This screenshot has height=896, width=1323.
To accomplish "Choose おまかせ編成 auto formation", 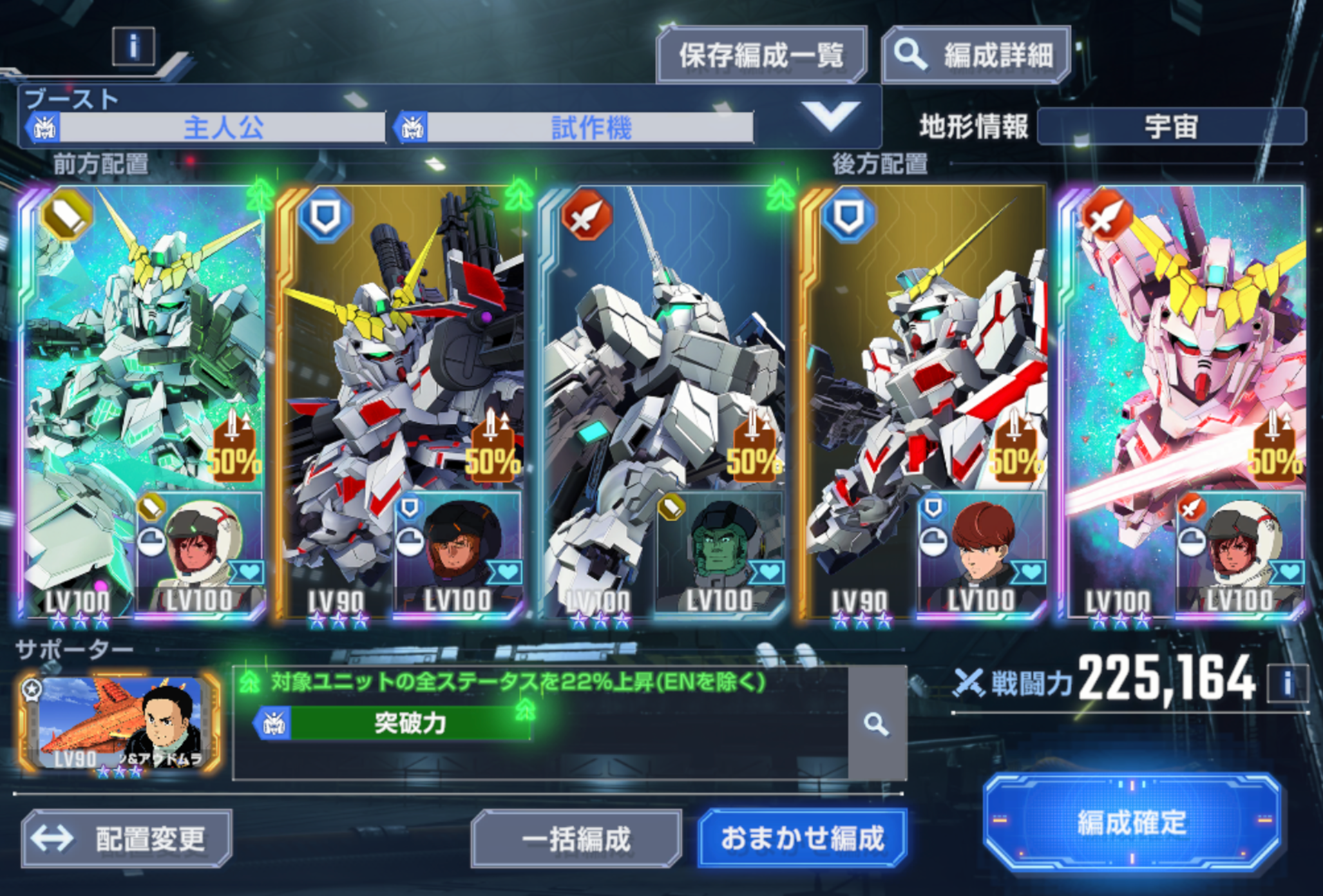I will click(802, 839).
